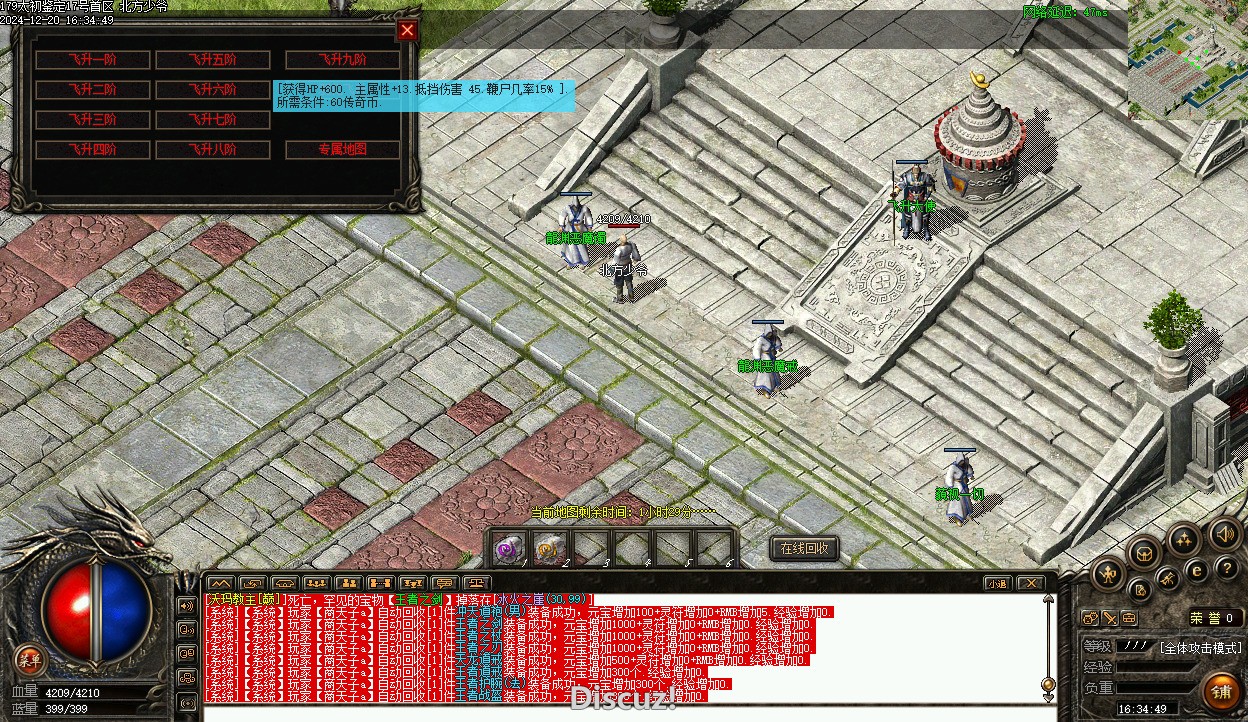Image resolution: width=1248 pixels, height=722 pixels.
Task: Open the character panel icon
Action: (x=1108, y=573)
